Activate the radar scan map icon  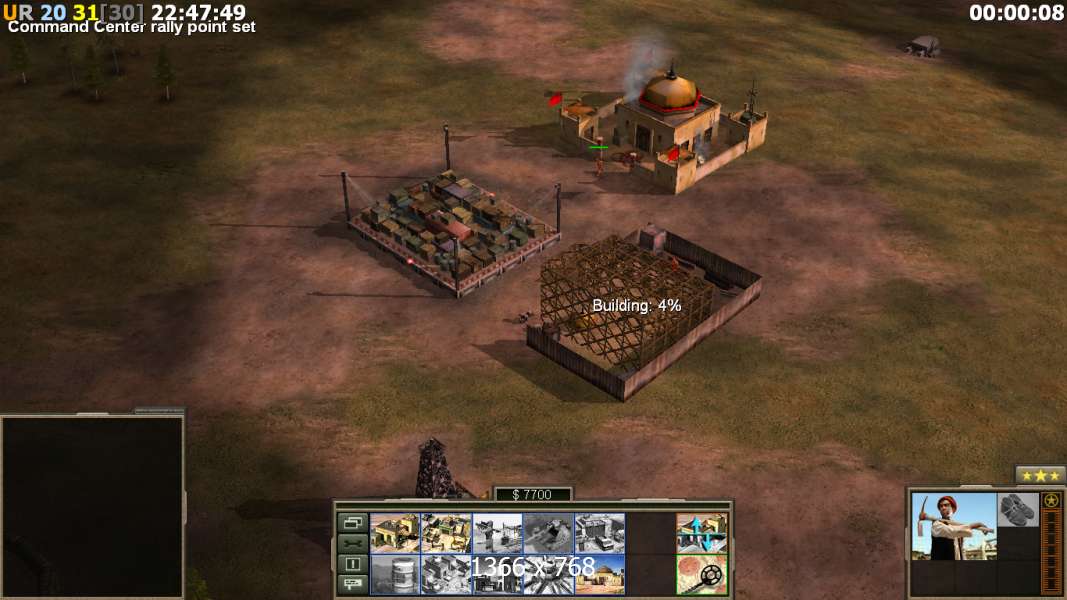tap(701, 575)
